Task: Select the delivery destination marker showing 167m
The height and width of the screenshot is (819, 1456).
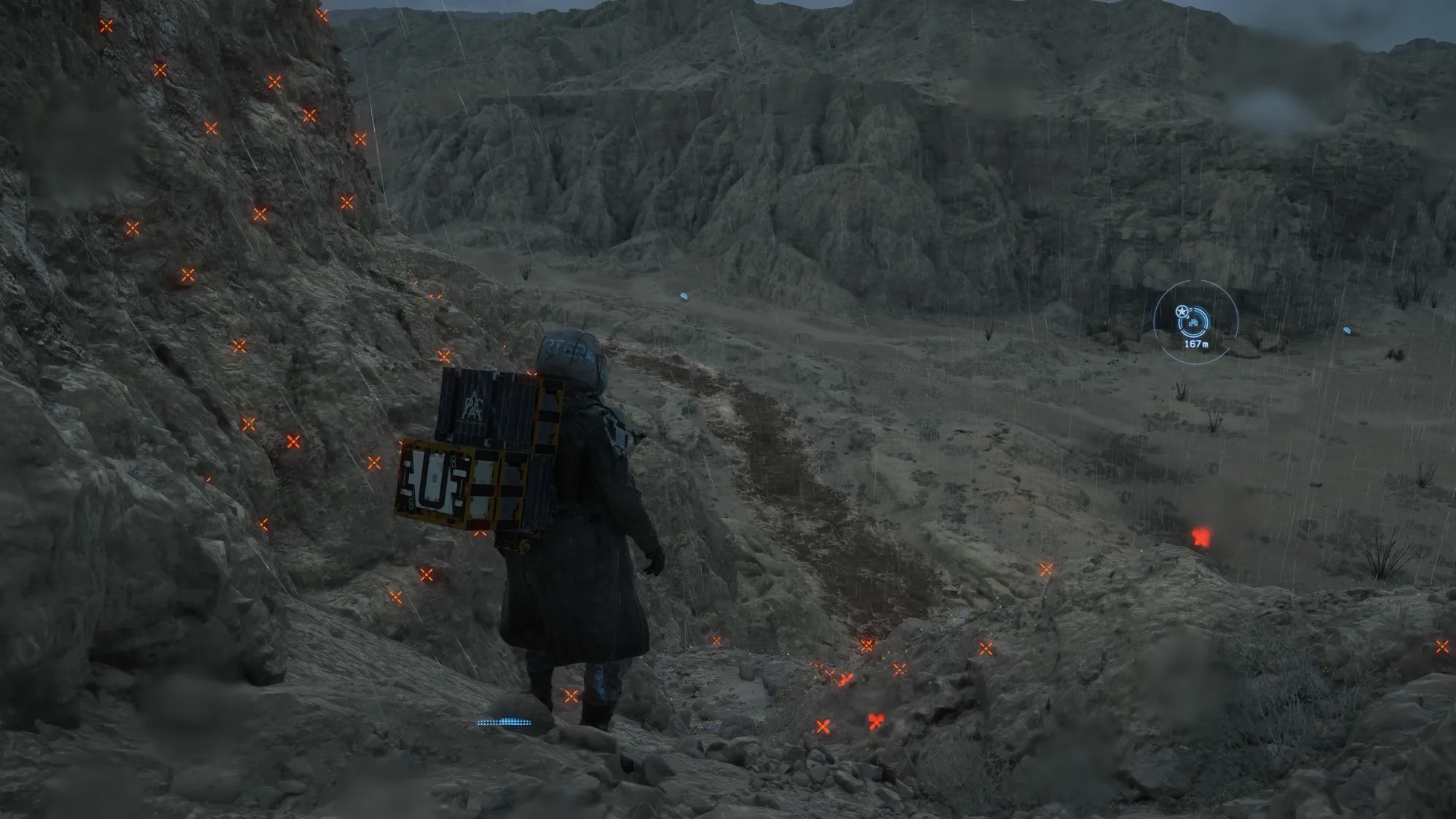Action: pyautogui.click(x=1195, y=321)
